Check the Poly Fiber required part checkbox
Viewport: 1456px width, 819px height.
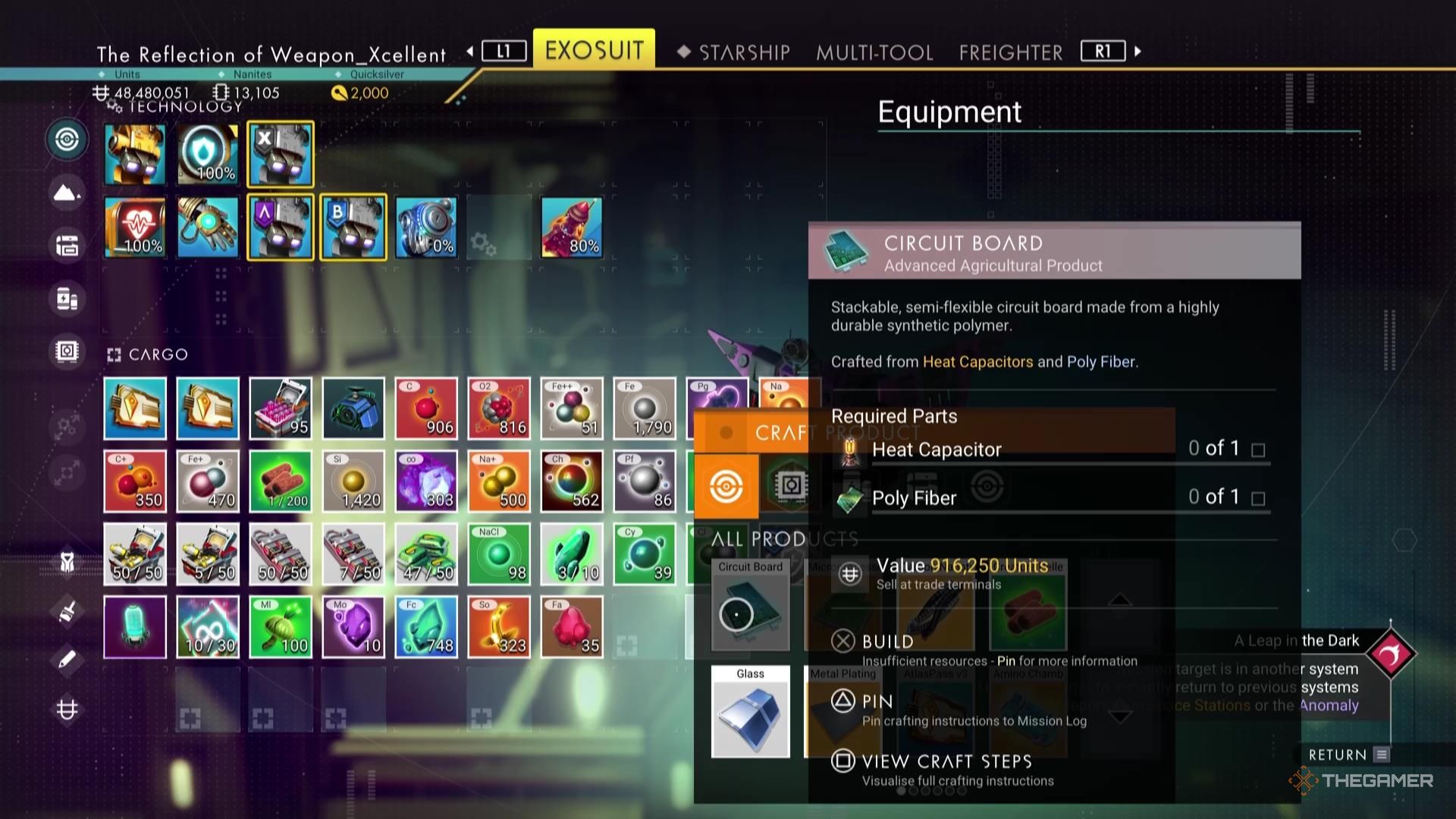1259,497
